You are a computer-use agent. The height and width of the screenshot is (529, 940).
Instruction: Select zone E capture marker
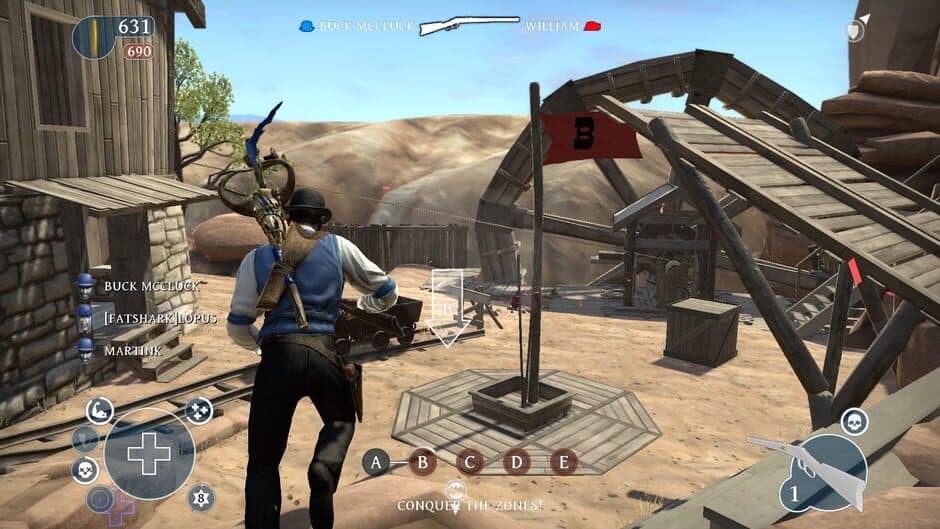564,462
